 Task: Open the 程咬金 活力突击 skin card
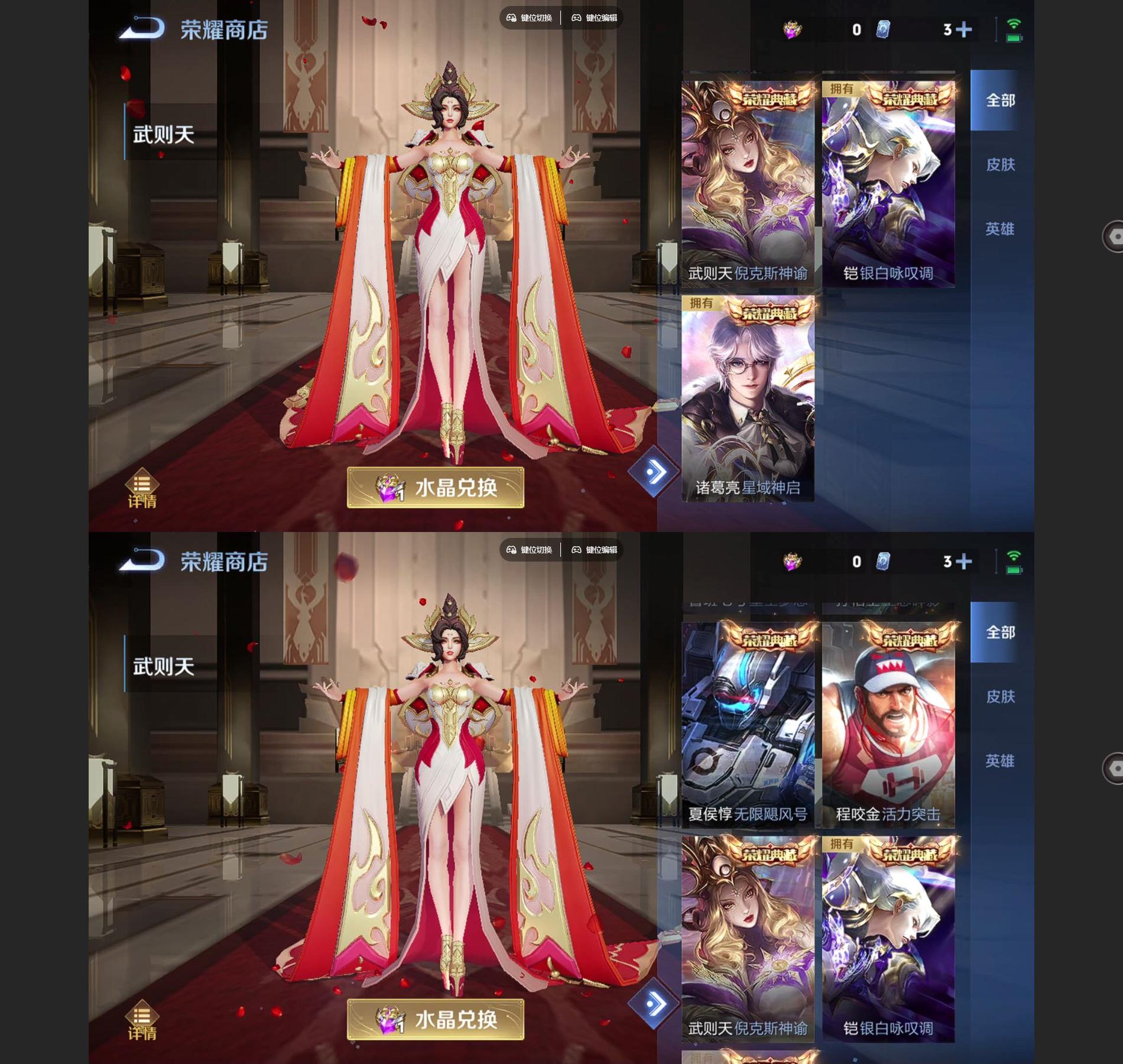point(888,724)
